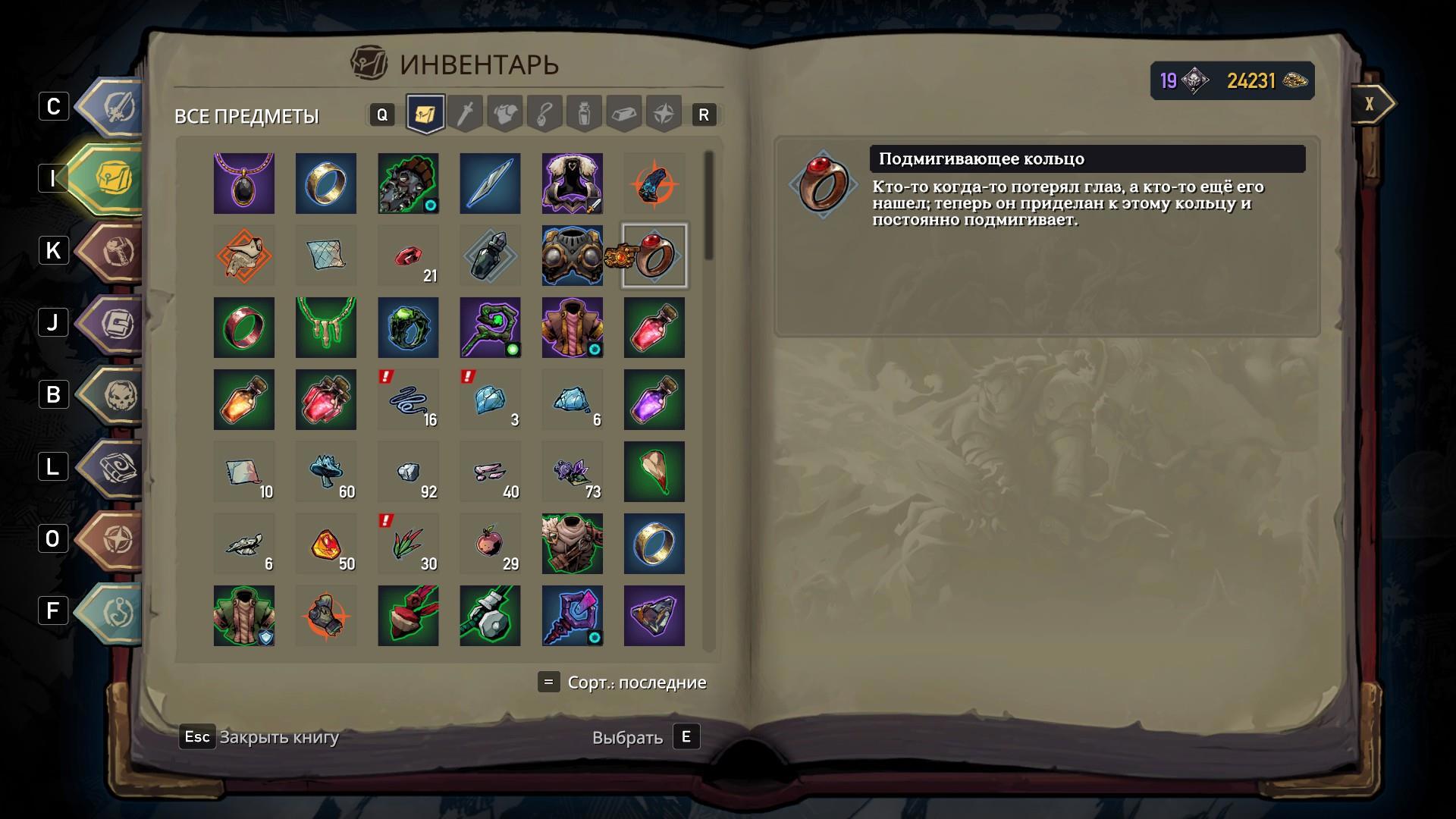This screenshot has height=819, width=1456.
Task: Select the green tooth necklace
Action: coord(326,328)
